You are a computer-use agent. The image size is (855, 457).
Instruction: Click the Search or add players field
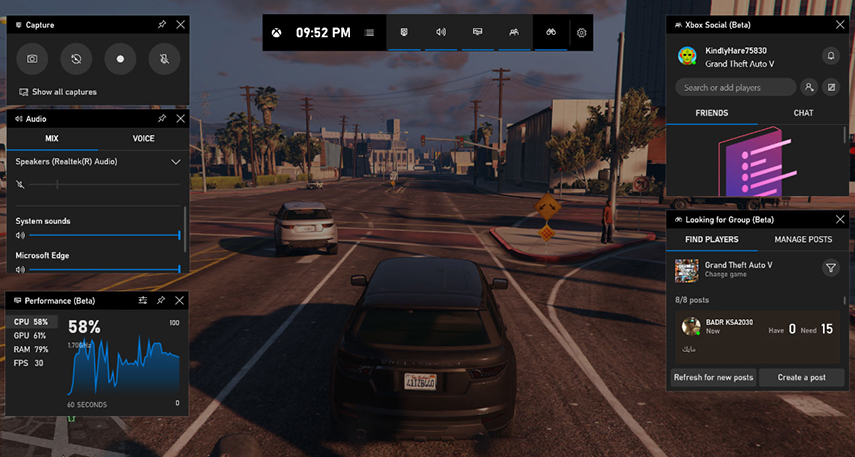pos(735,87)
